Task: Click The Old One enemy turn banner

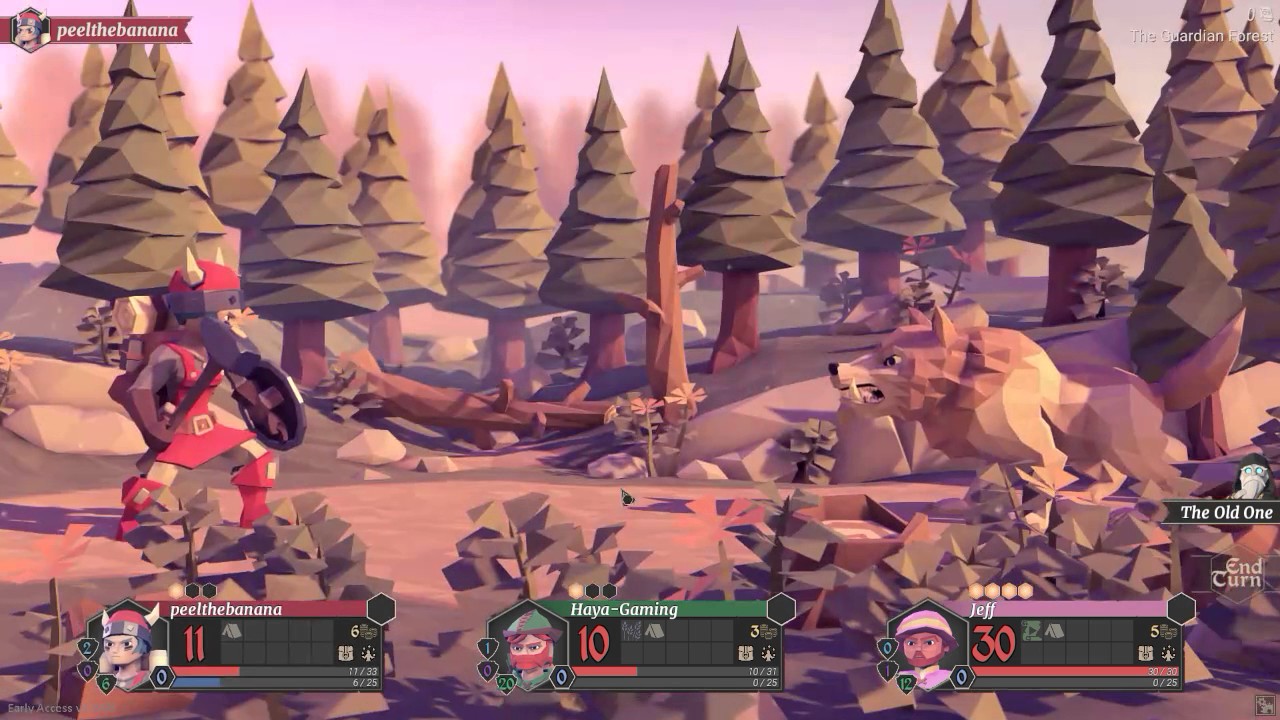Action: click(1226, 512)
